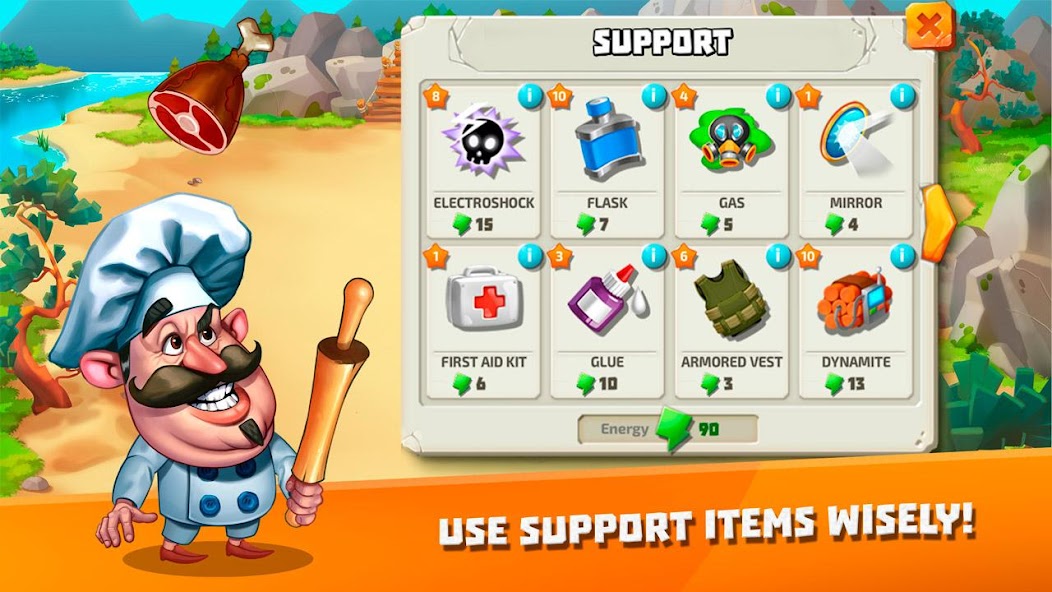Show Dynamite item info

[902, 257]
